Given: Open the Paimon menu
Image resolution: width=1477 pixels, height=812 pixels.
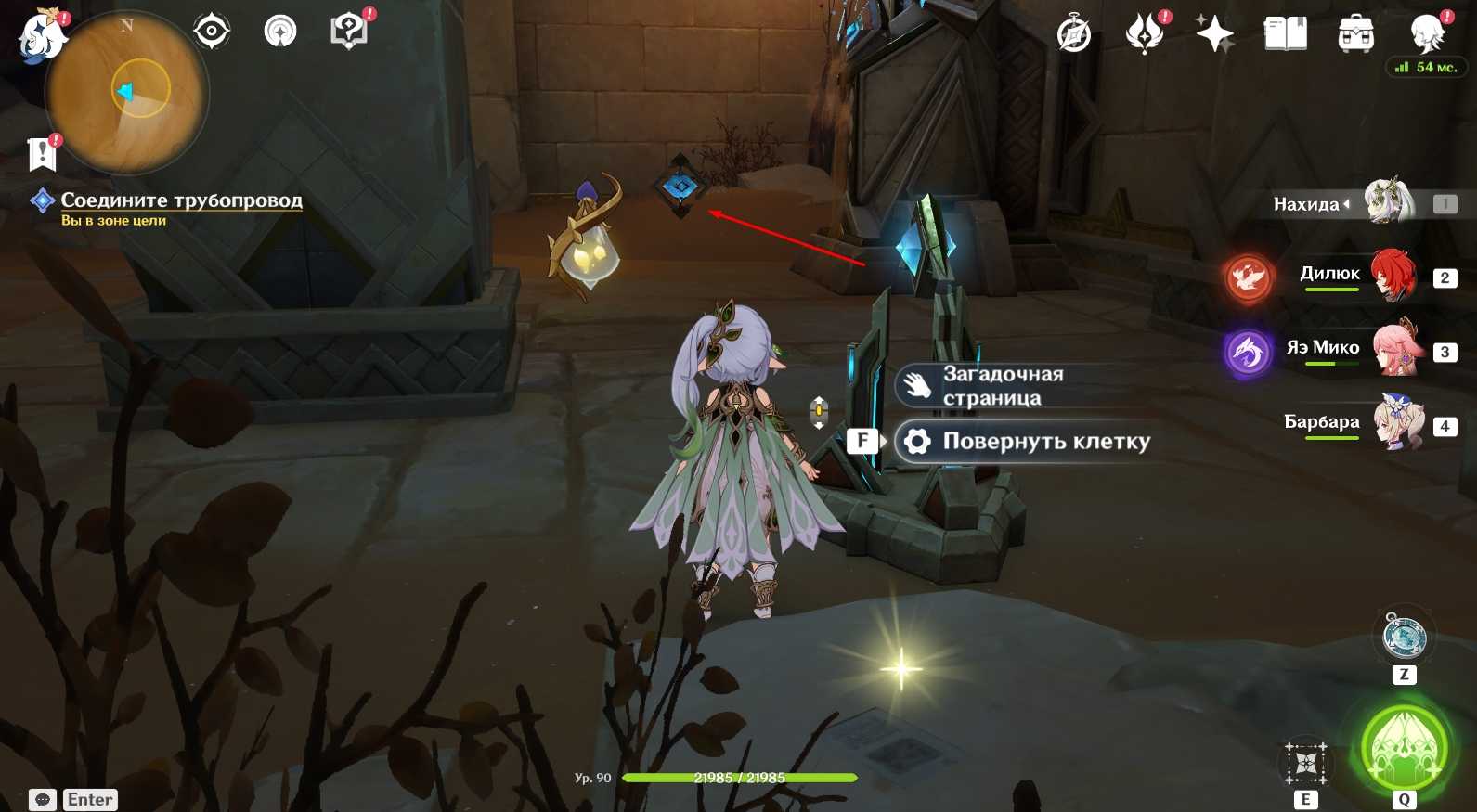Looking at the screenshot, I should tap(42, 37).
